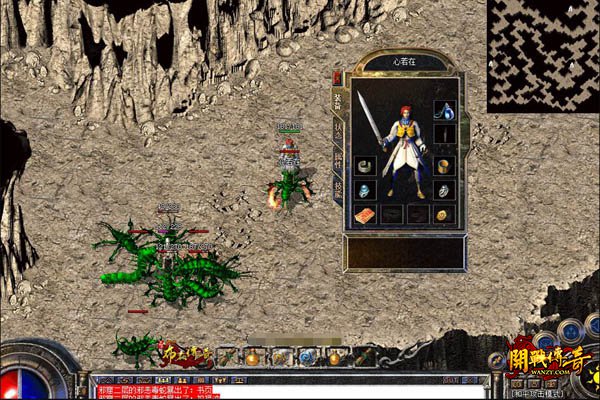Use the blue swirl hotbar item
The image size is (600, 400).
click(307, 357)
